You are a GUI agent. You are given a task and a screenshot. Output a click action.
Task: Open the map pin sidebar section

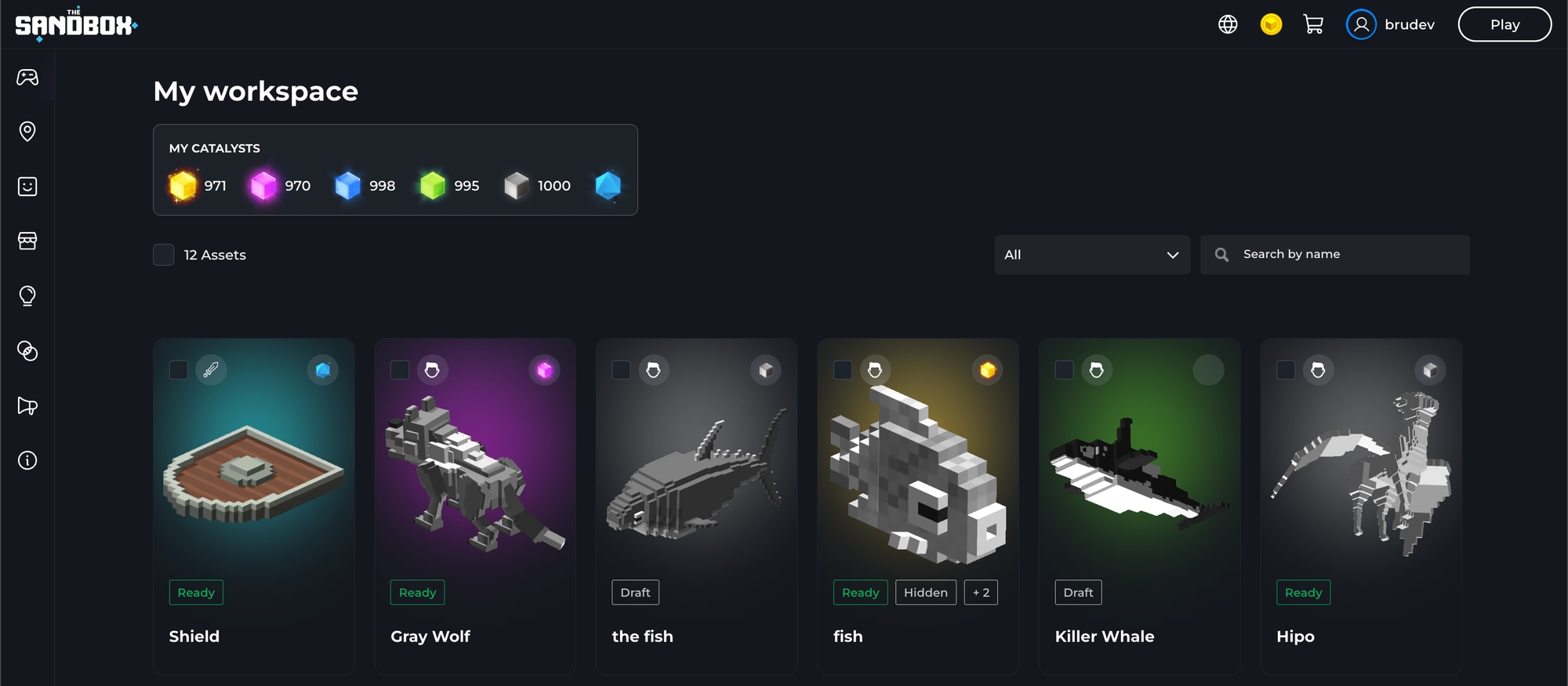pyautogui.click(x=27, y=131)
